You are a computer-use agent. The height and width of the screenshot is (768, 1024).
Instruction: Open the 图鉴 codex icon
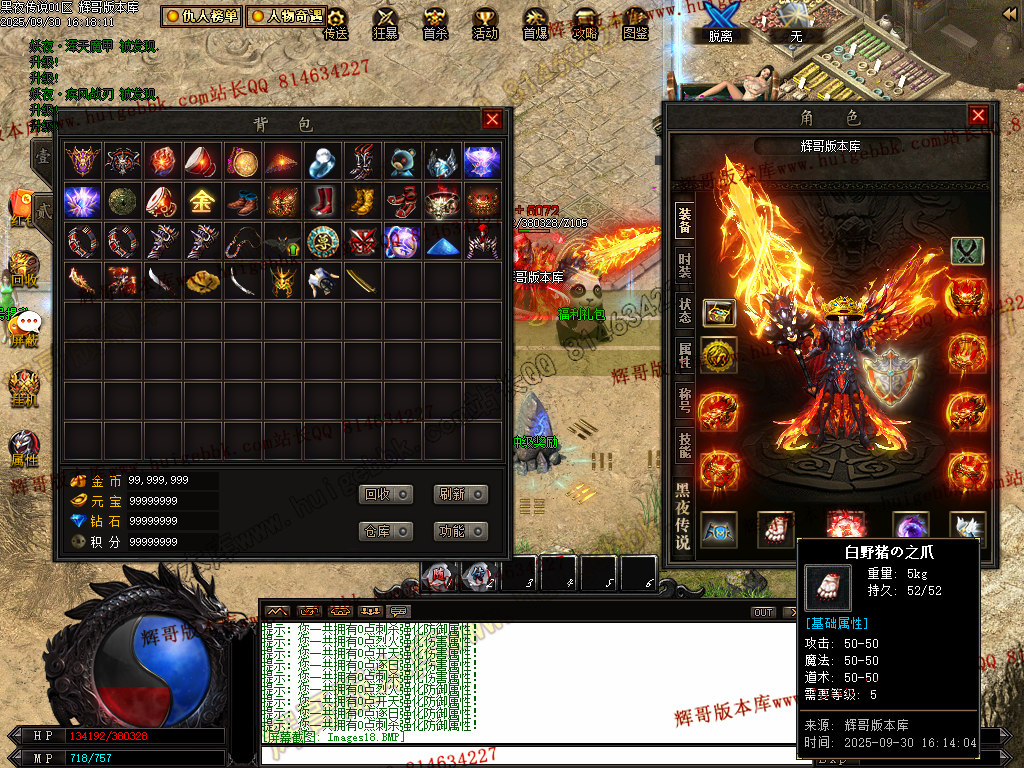(635, 22)
